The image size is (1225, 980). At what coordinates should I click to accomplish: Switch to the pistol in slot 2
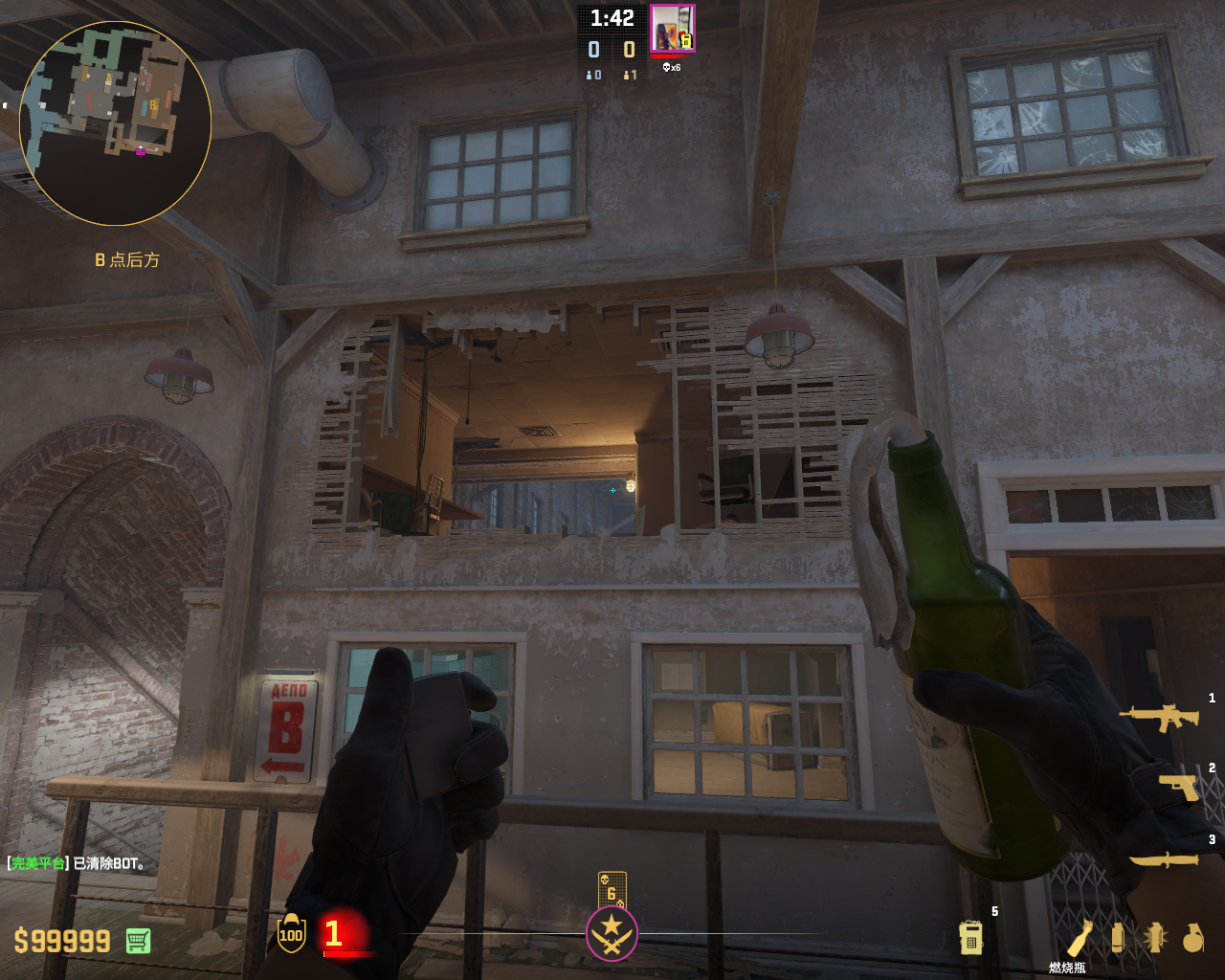[x=1177, y=787]
